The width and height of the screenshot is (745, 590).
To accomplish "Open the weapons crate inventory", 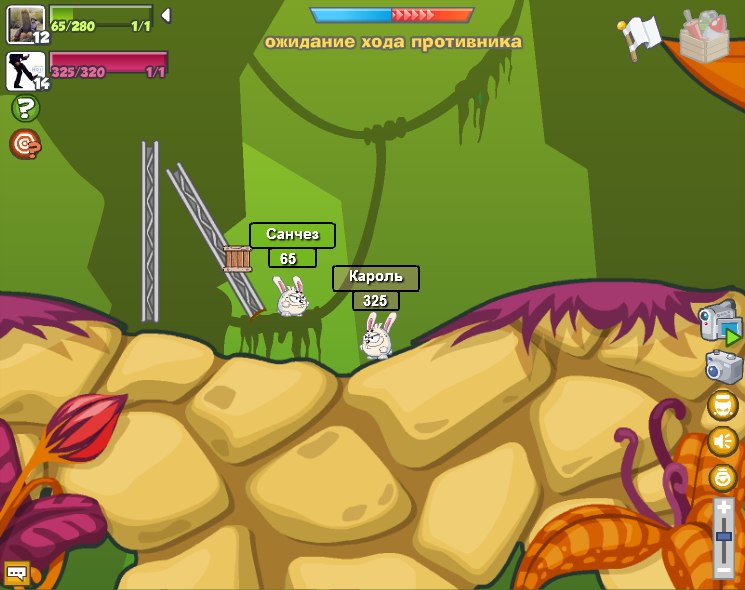I will (x=704, y=36).
